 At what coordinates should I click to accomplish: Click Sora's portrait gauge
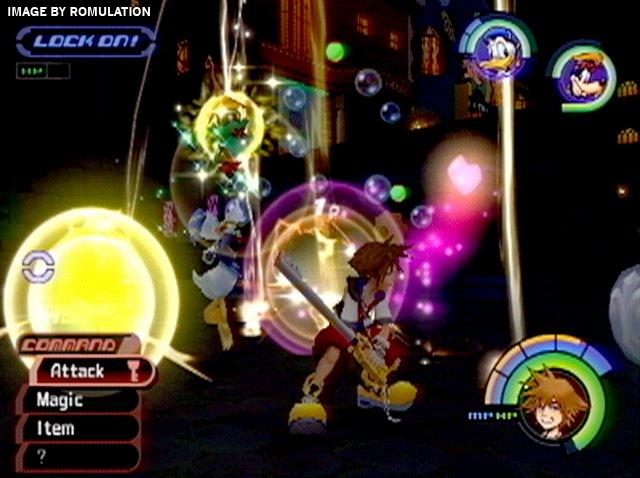click(553, 401)
